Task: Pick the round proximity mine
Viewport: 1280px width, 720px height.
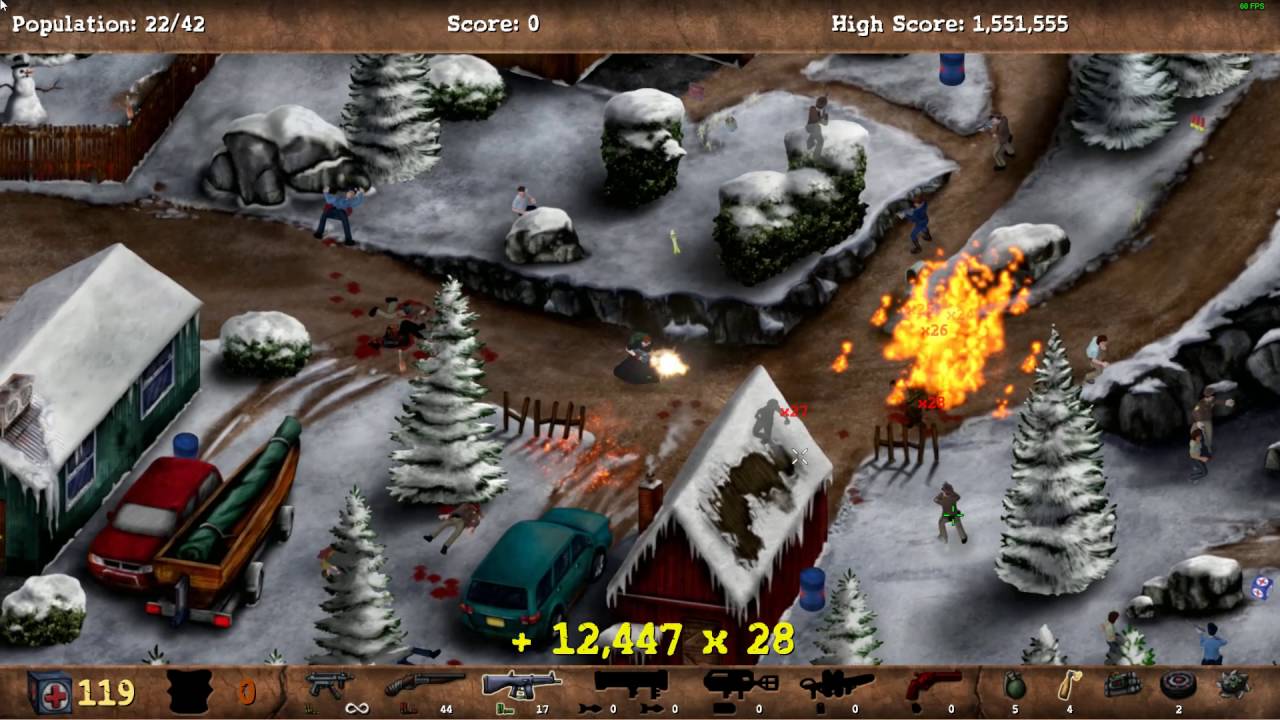Action: tap(1178, 686)
